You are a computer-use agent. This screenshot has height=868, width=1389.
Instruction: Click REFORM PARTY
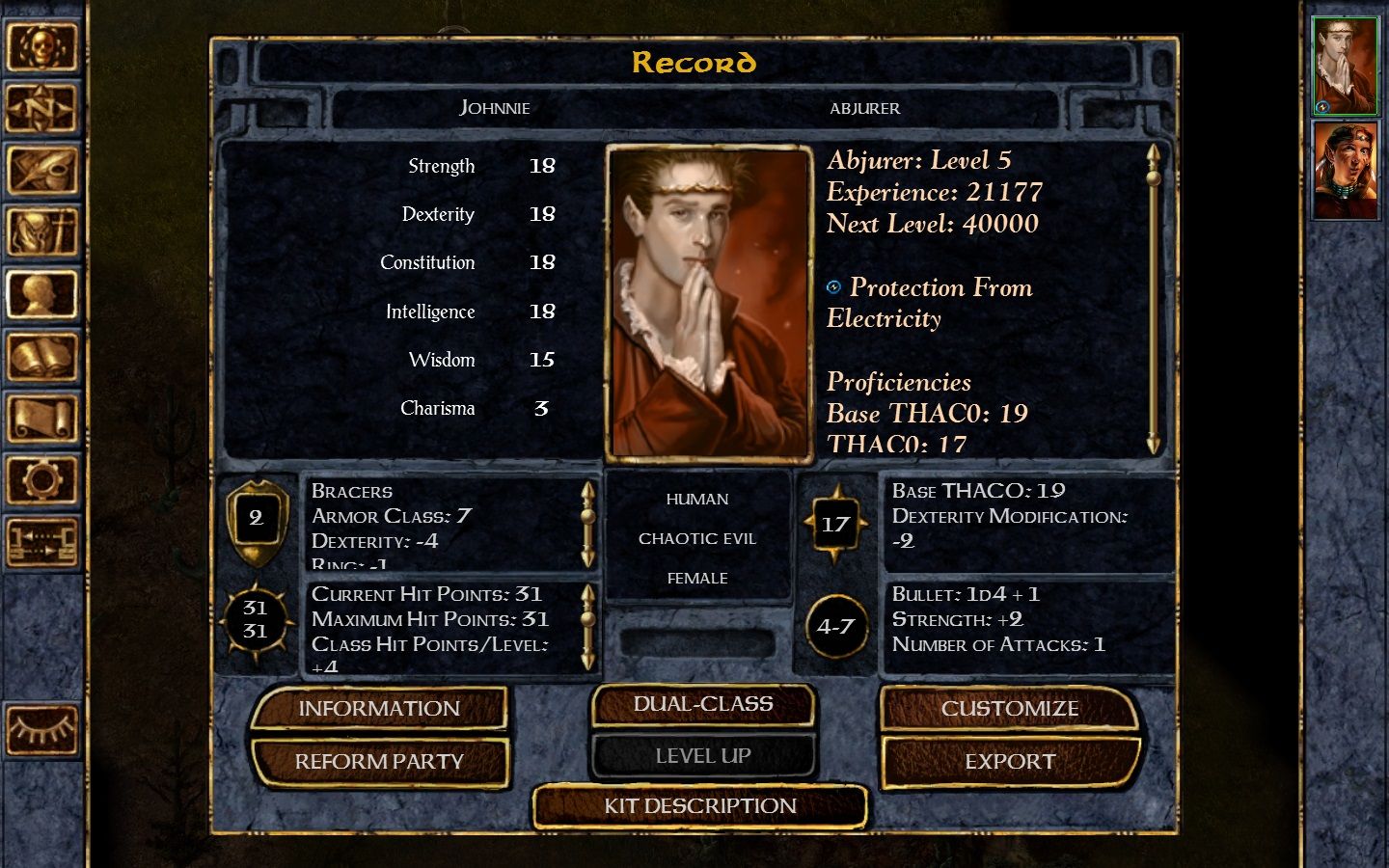(x=380, y=761)
